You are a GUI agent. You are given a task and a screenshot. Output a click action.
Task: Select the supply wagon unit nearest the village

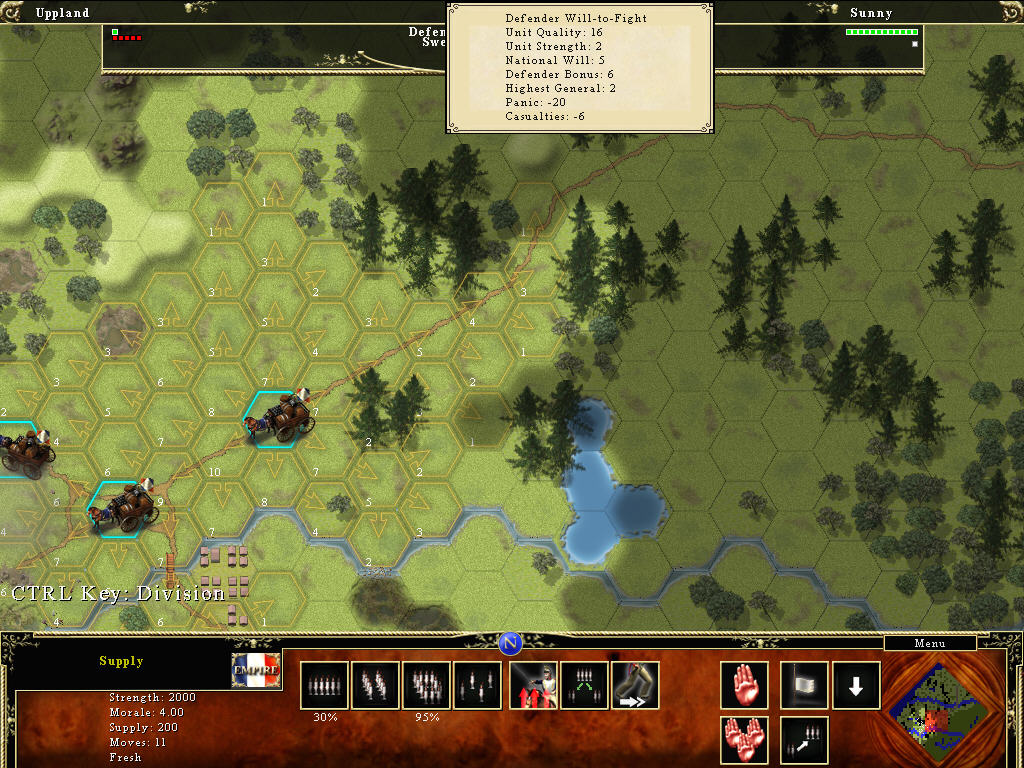point(125,508)
